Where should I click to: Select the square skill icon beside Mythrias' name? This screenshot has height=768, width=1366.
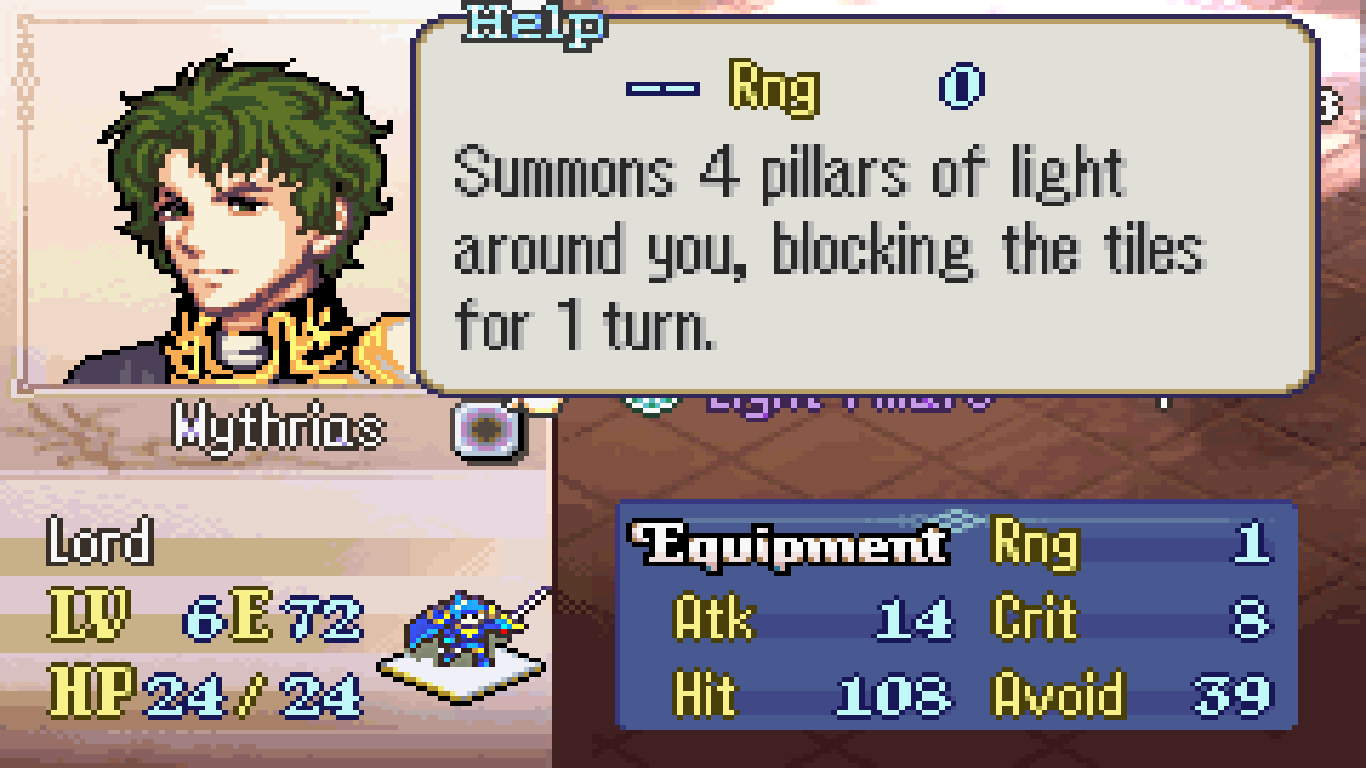[488, 430]
